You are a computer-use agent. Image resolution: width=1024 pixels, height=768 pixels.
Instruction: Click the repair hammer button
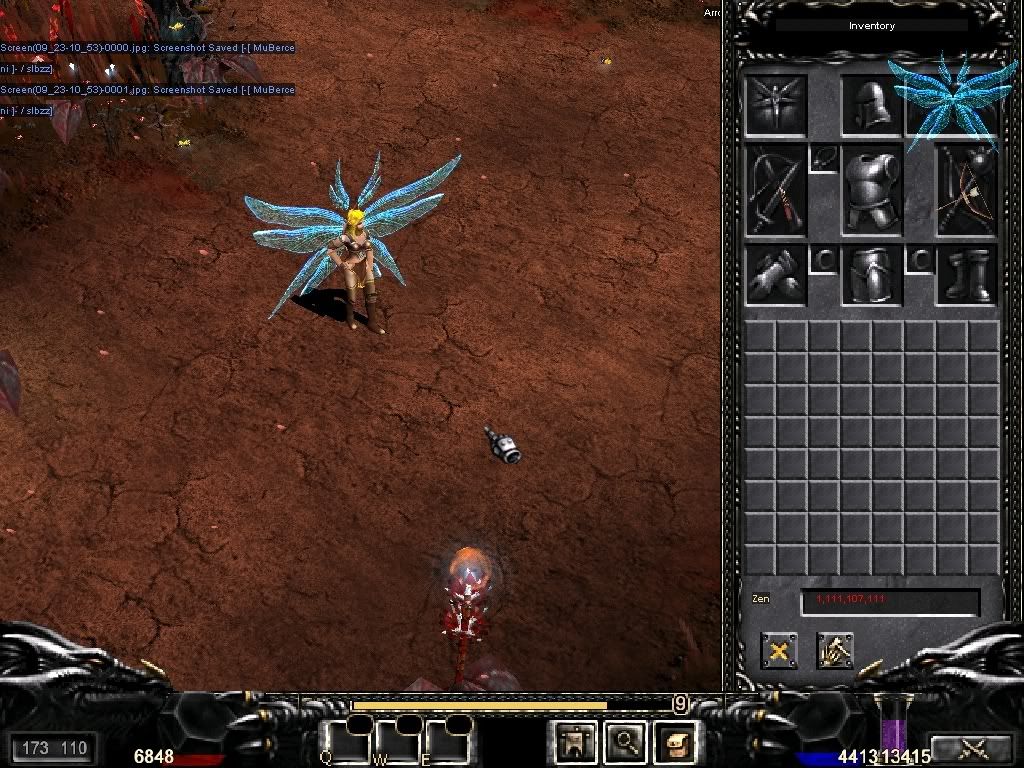[834, 651]
